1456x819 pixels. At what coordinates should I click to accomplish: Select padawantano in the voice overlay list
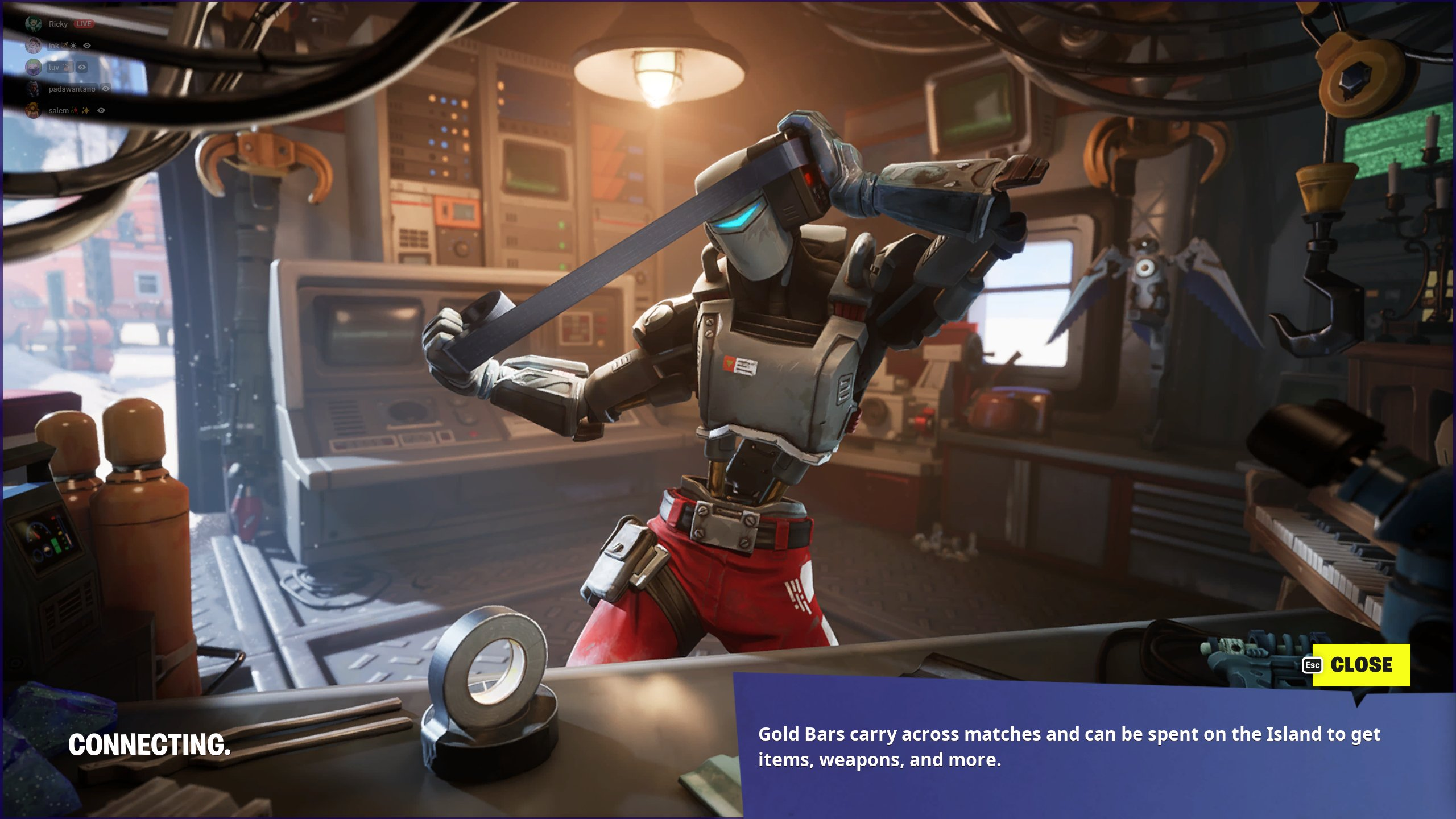point(72,89)
